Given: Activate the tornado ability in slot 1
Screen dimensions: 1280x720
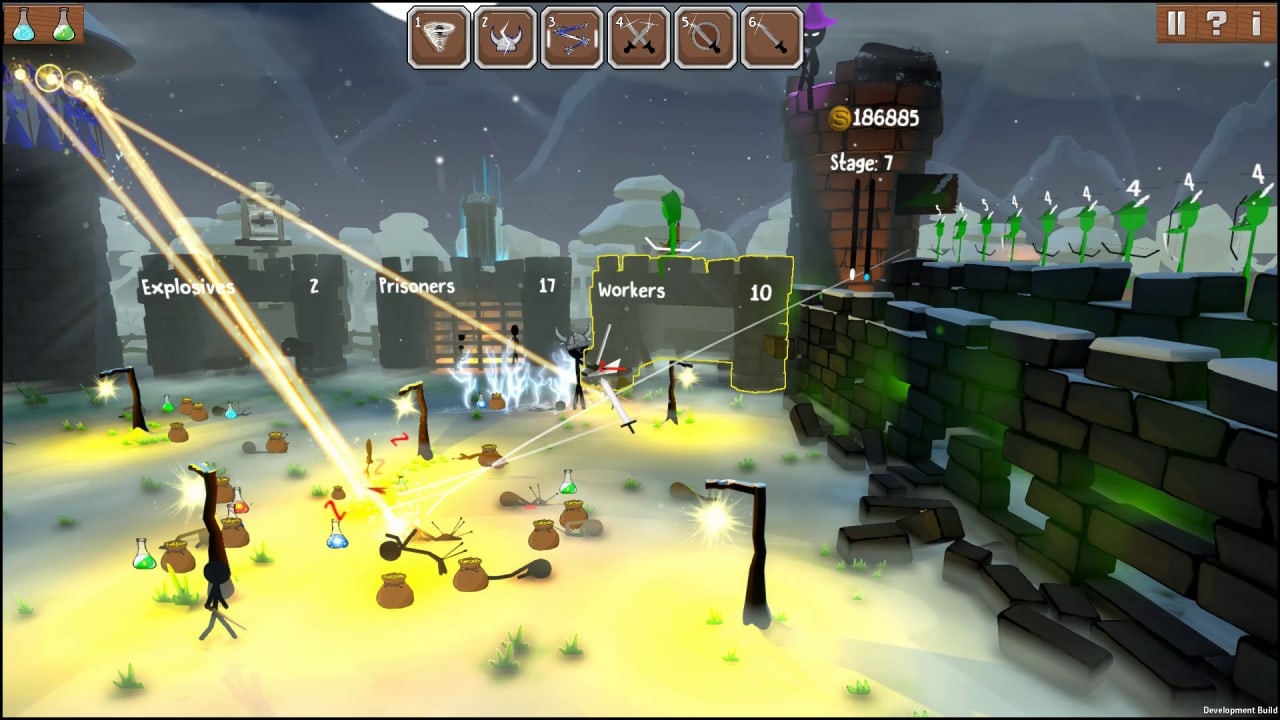Looking at the screenshot, I should click(x=439, y=38).
